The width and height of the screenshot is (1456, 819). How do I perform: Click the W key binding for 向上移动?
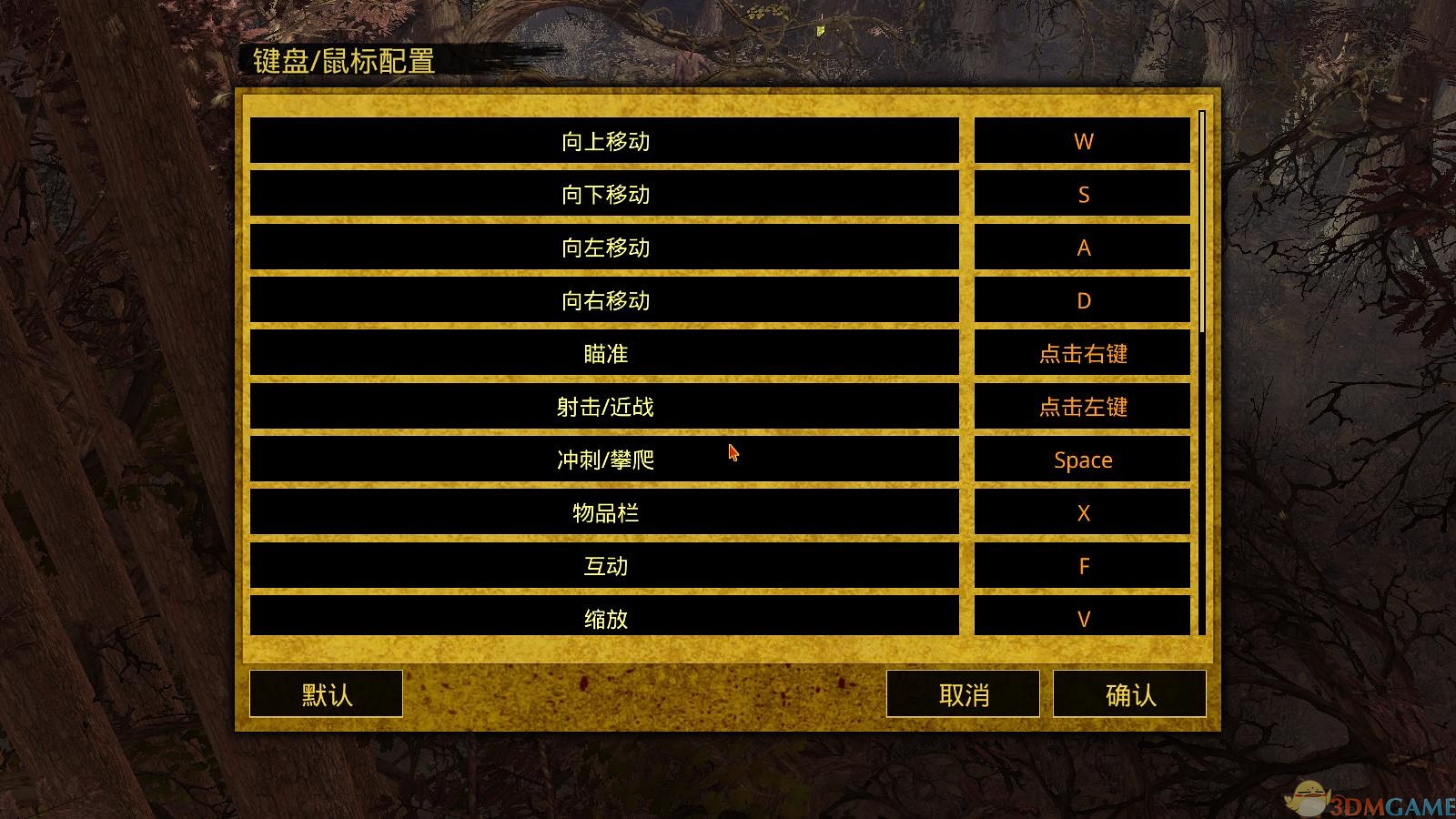pos(1083,140)
